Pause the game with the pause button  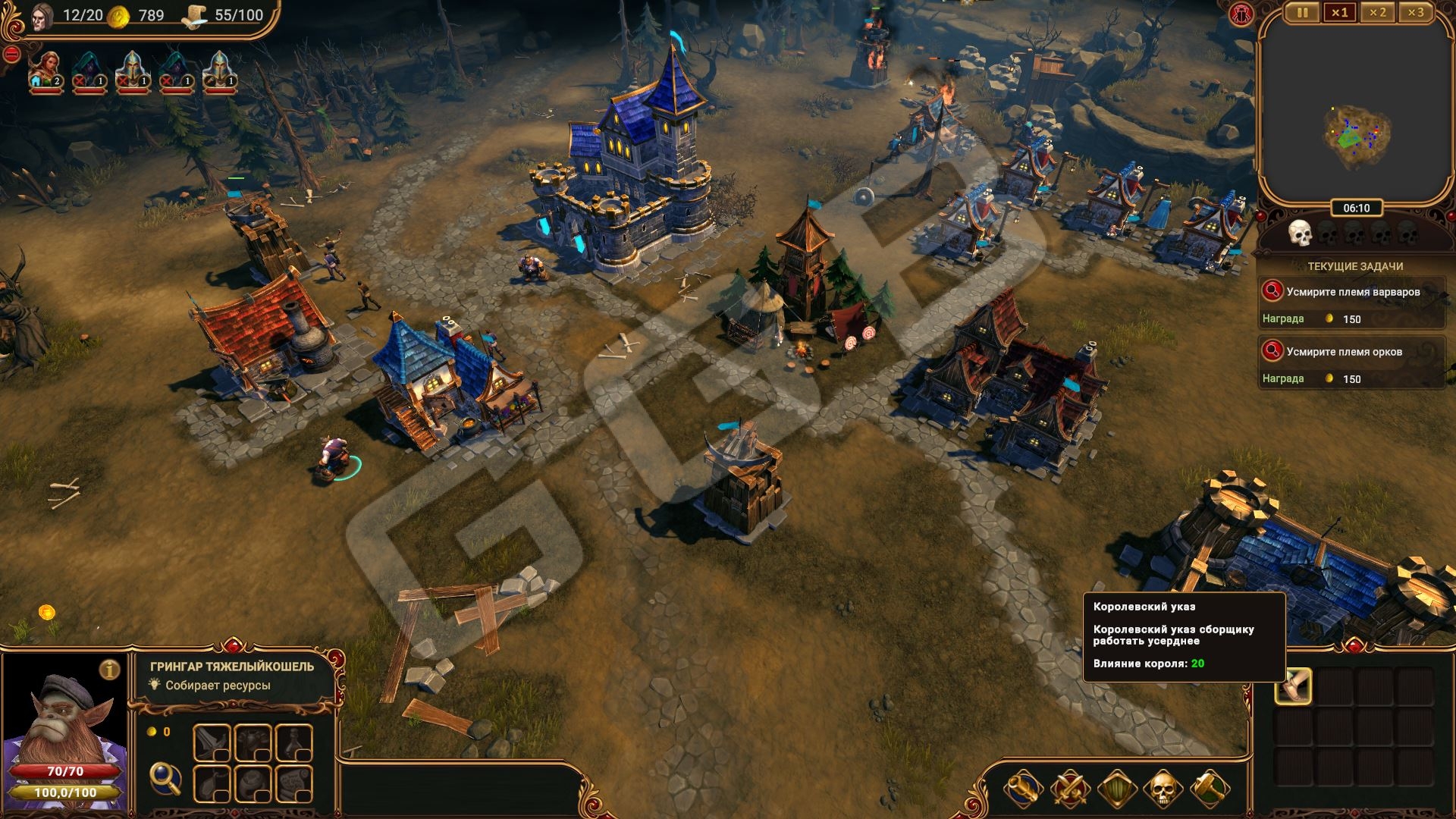[1302, 12]
